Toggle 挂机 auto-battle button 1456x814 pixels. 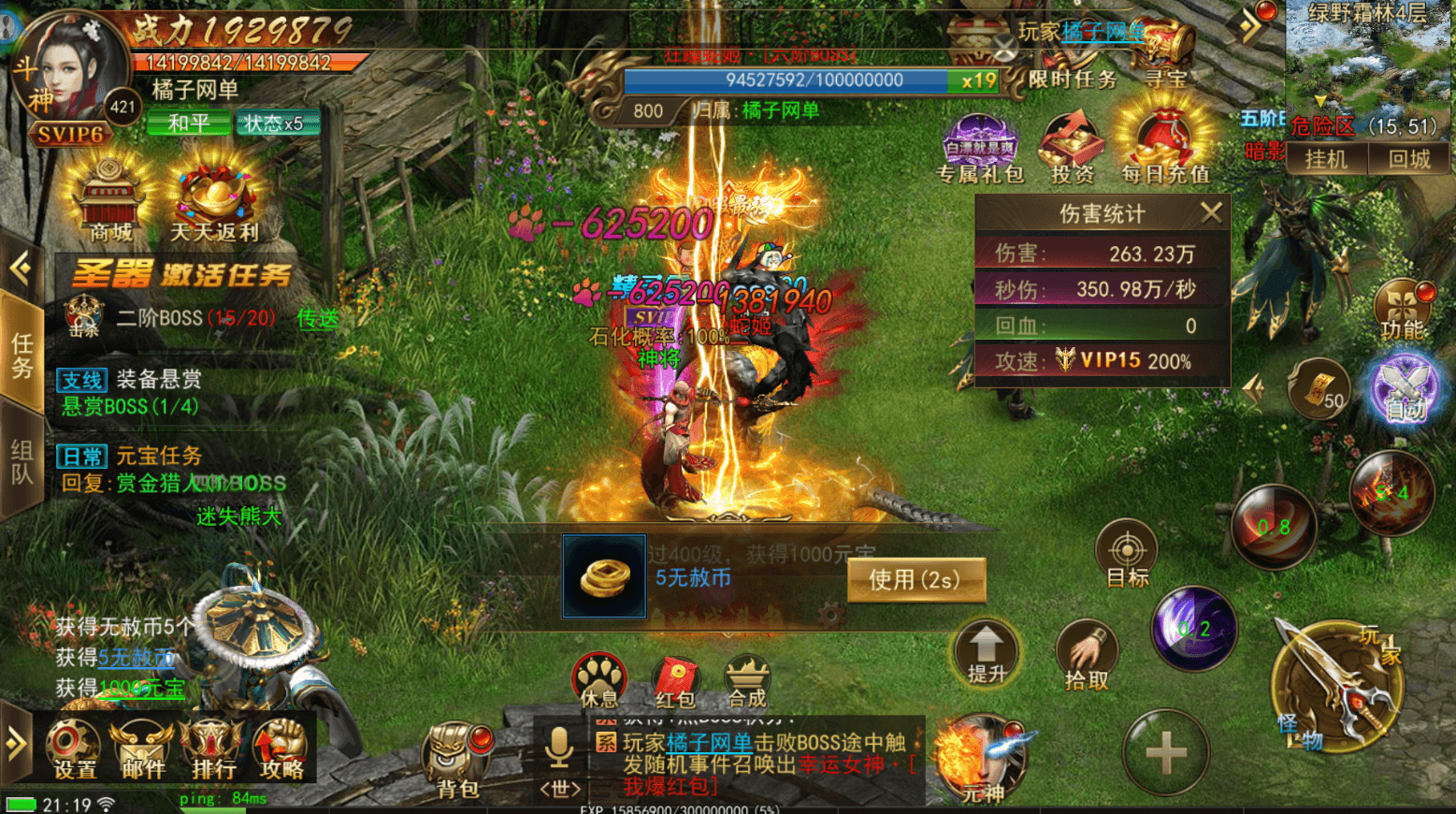tap(1326, 159)
